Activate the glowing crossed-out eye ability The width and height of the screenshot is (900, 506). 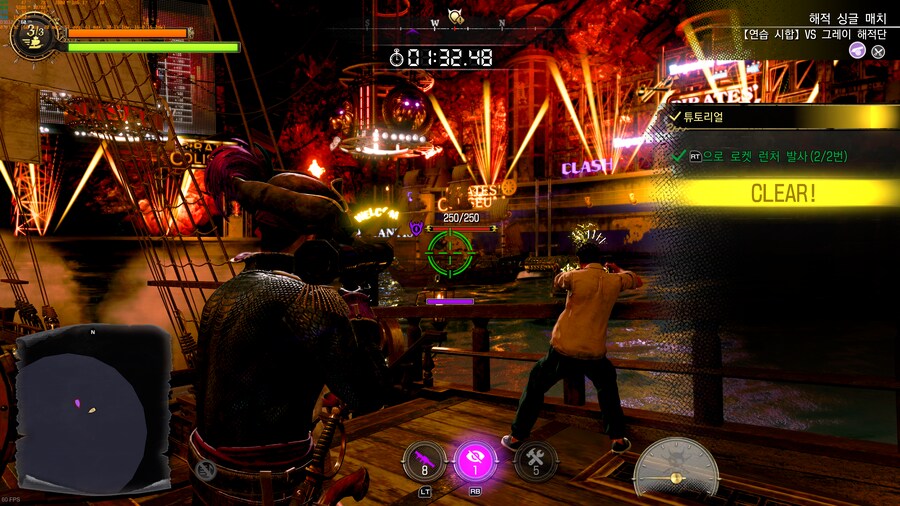point(475,461)
